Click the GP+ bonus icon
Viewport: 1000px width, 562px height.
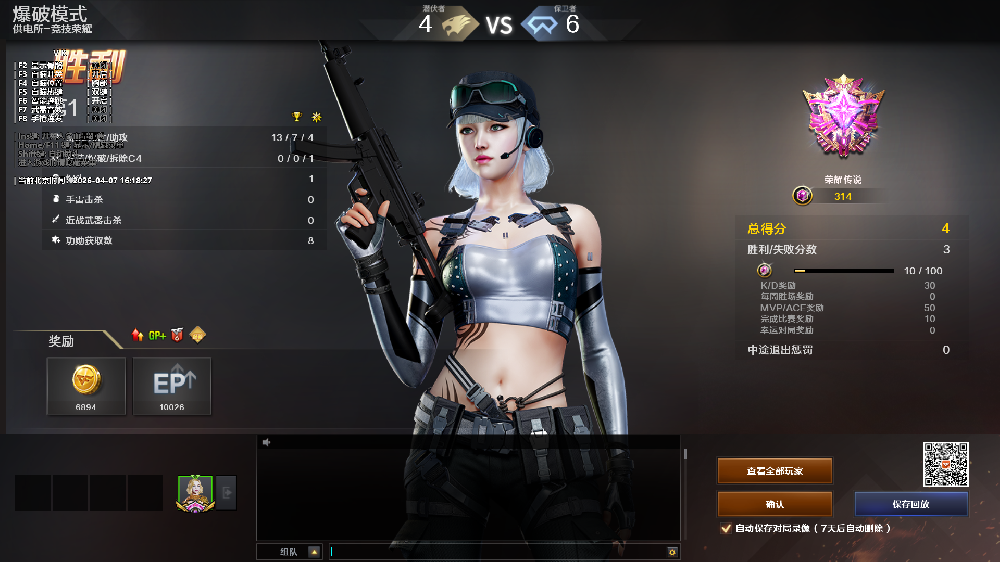[157, 335]
